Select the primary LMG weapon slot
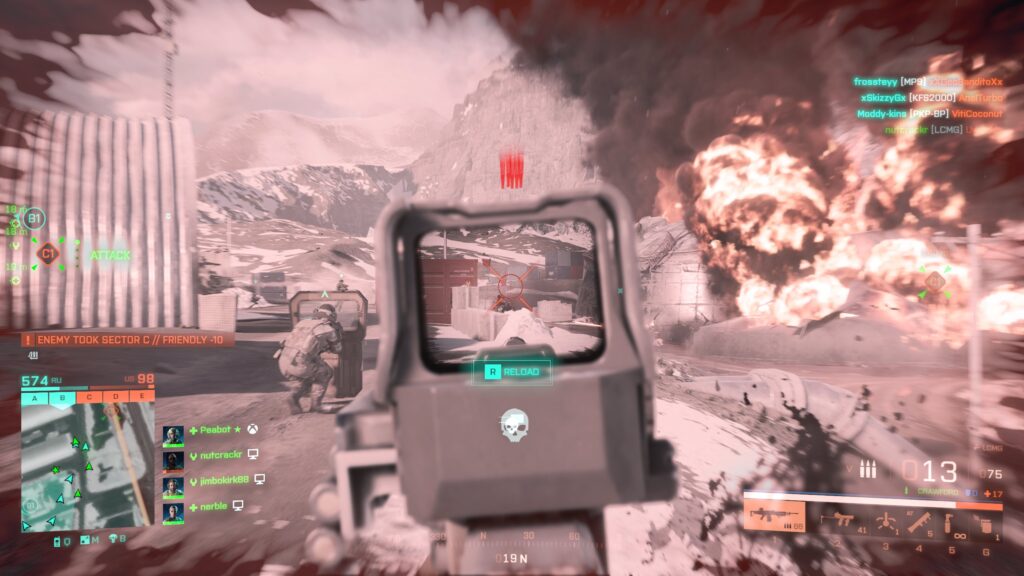The width and height of the screenshot is (1024, 576). tap(775, 518)
